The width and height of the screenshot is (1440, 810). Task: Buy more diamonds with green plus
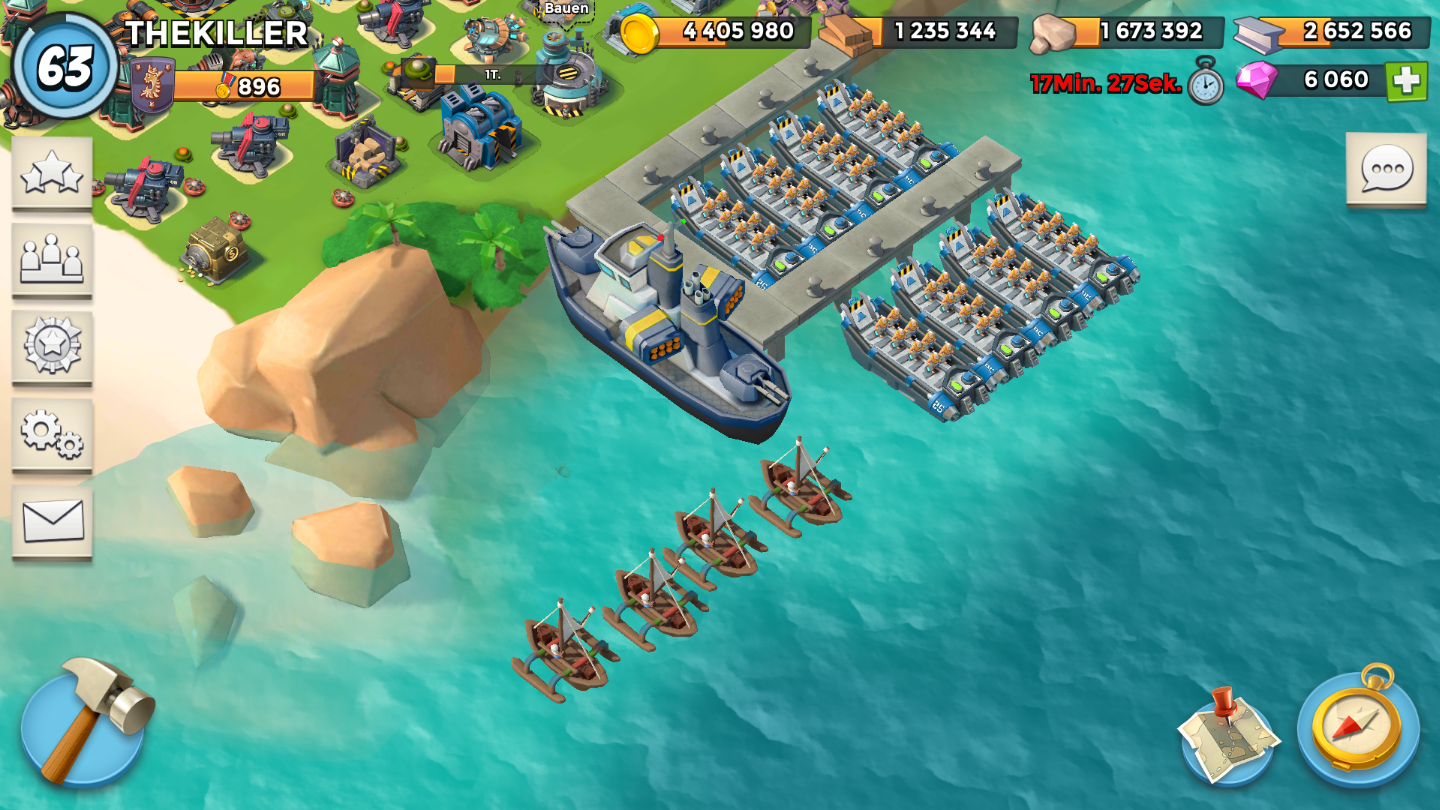(1406, 81)
